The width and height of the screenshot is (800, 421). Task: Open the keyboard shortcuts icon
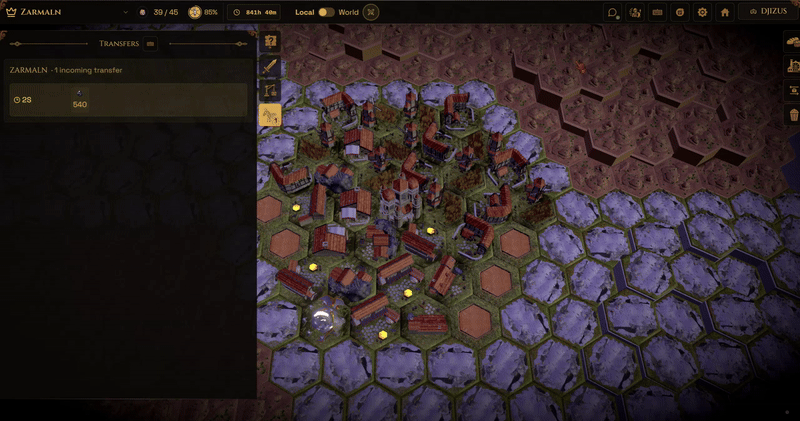pos(657,12)
